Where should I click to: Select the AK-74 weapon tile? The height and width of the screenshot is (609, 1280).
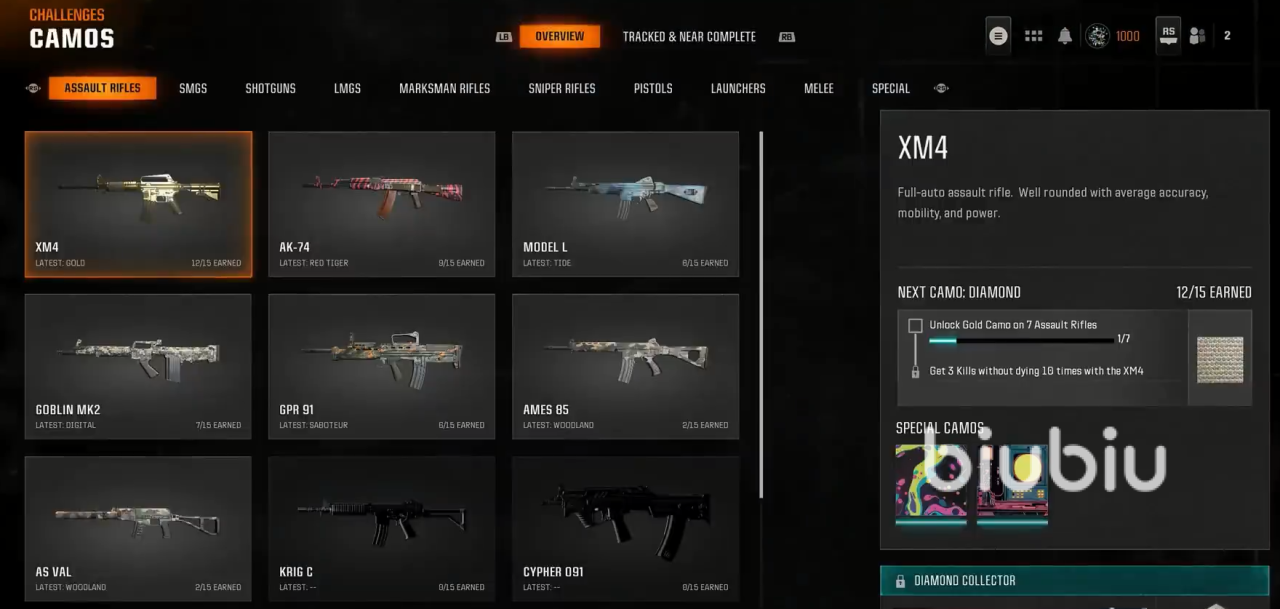(381, 204)
